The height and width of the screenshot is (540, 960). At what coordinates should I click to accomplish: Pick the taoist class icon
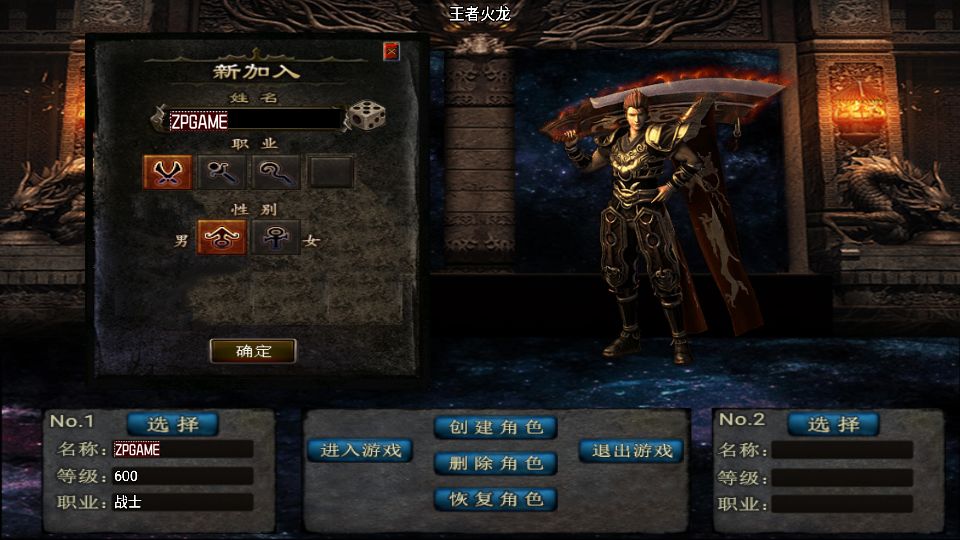coord(276,173)
